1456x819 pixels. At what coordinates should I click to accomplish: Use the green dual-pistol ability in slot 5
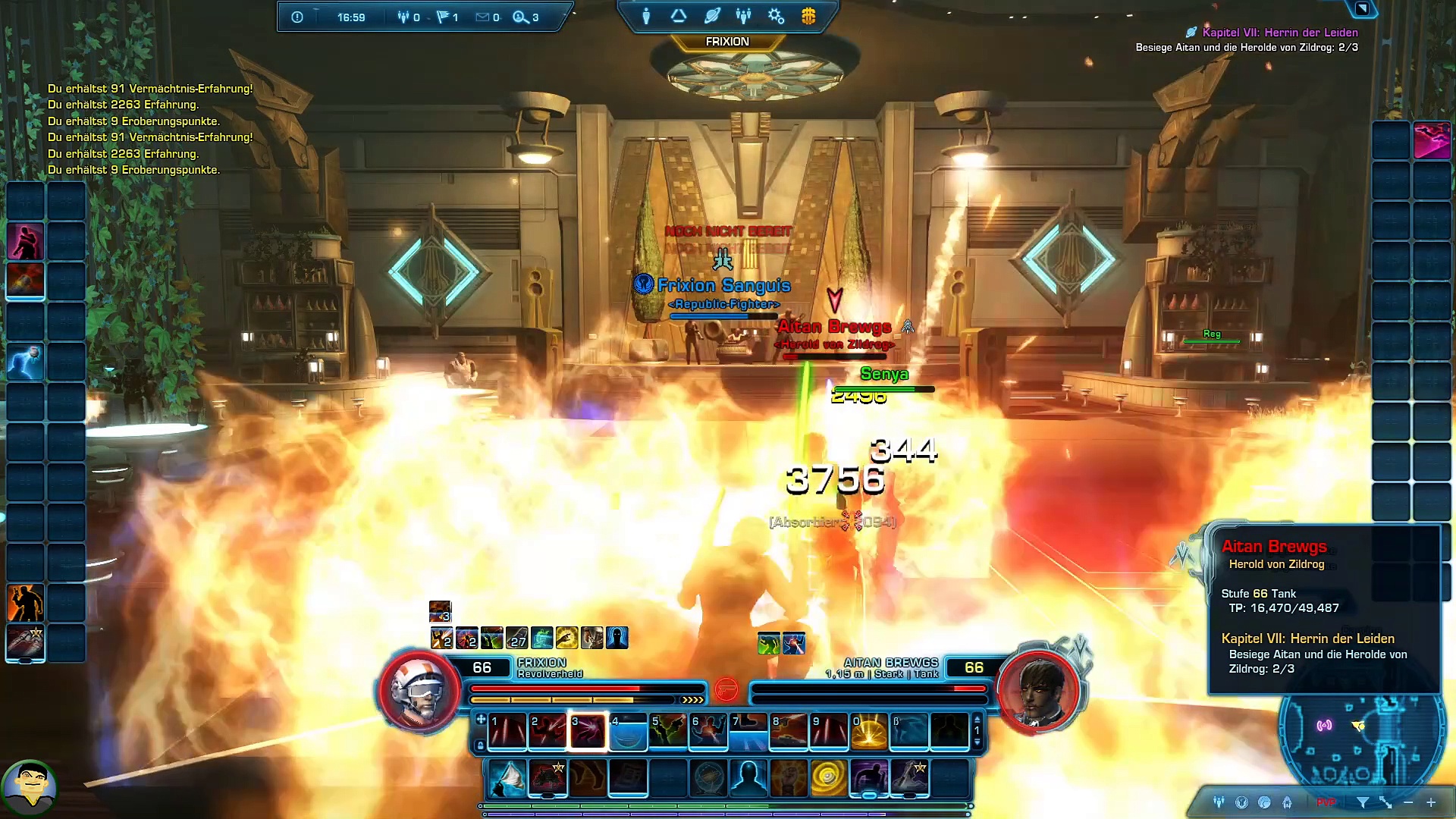tap(668, 732)
